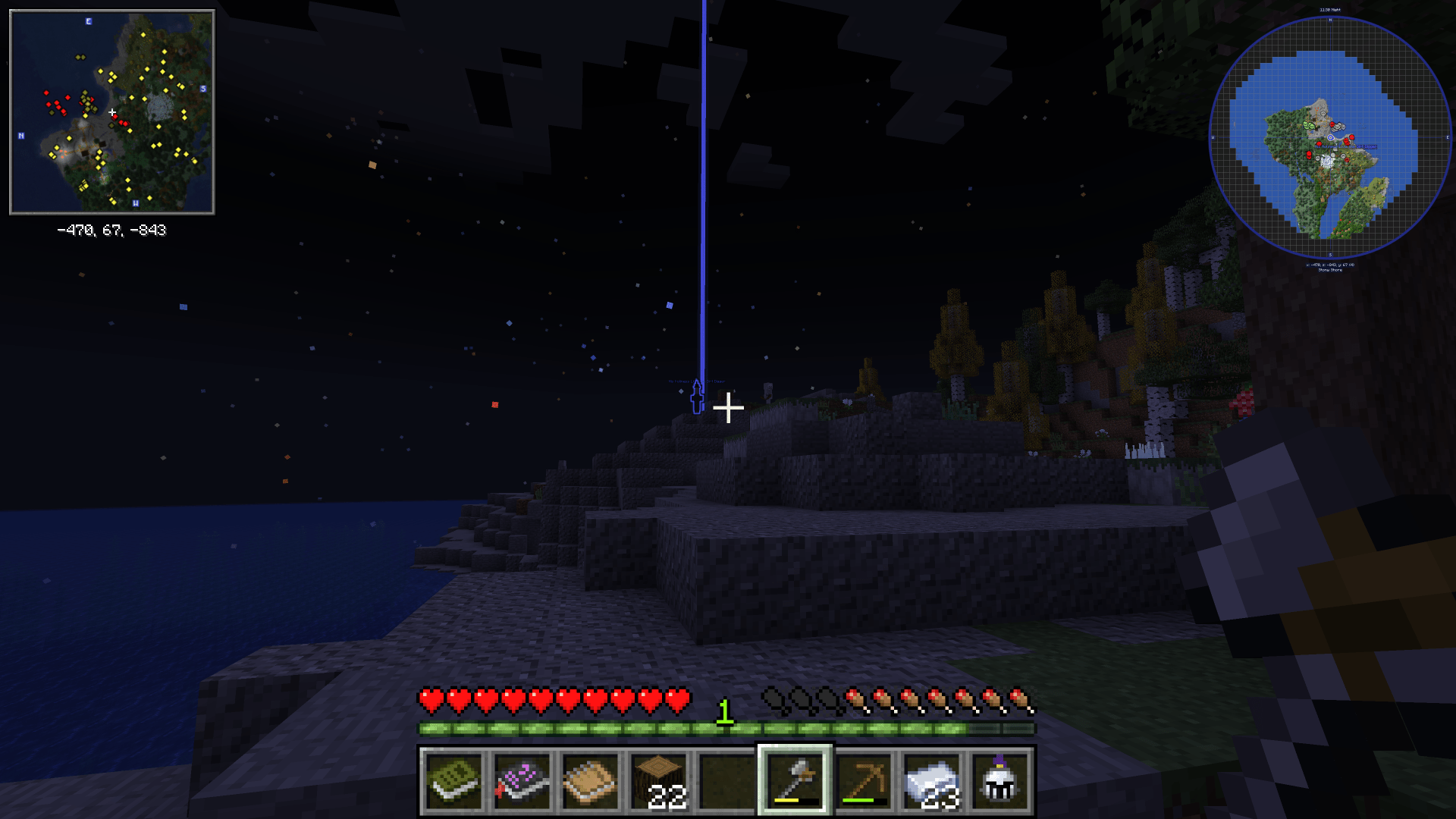This screenshot has height=819, width=1456.
Task: Click the square minimap with ore markers
Action: [112, 112]
